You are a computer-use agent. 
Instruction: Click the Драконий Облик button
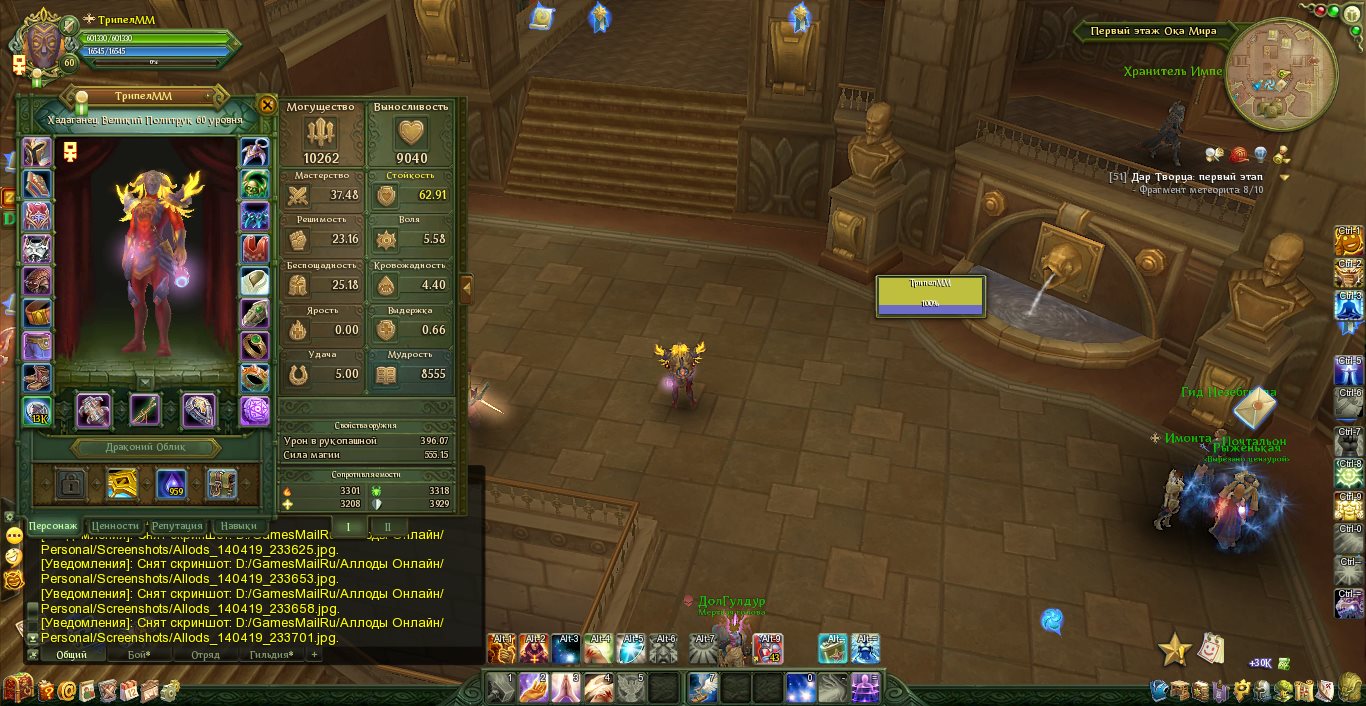coord(146,447)
